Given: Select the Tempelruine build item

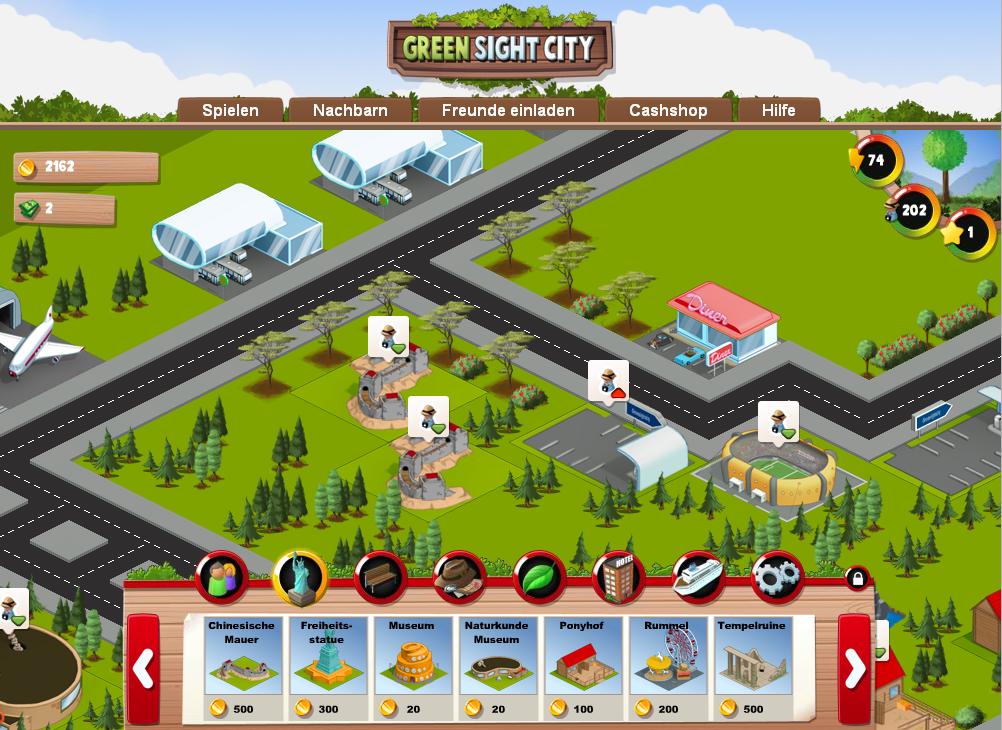Looking at the screenshot, I should point(754,667).
